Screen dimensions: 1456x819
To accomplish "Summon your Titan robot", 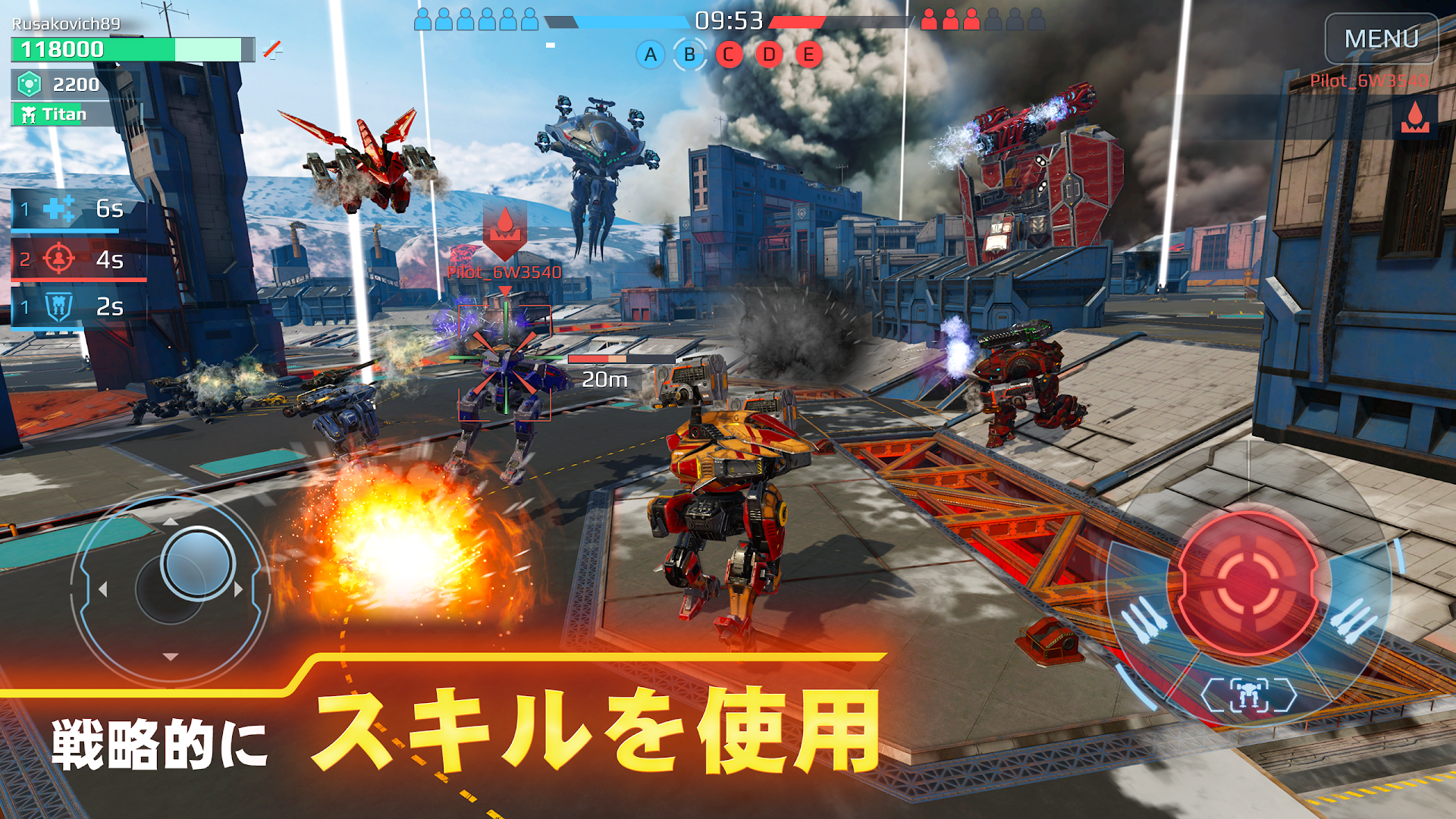I will tap(49, 115).
